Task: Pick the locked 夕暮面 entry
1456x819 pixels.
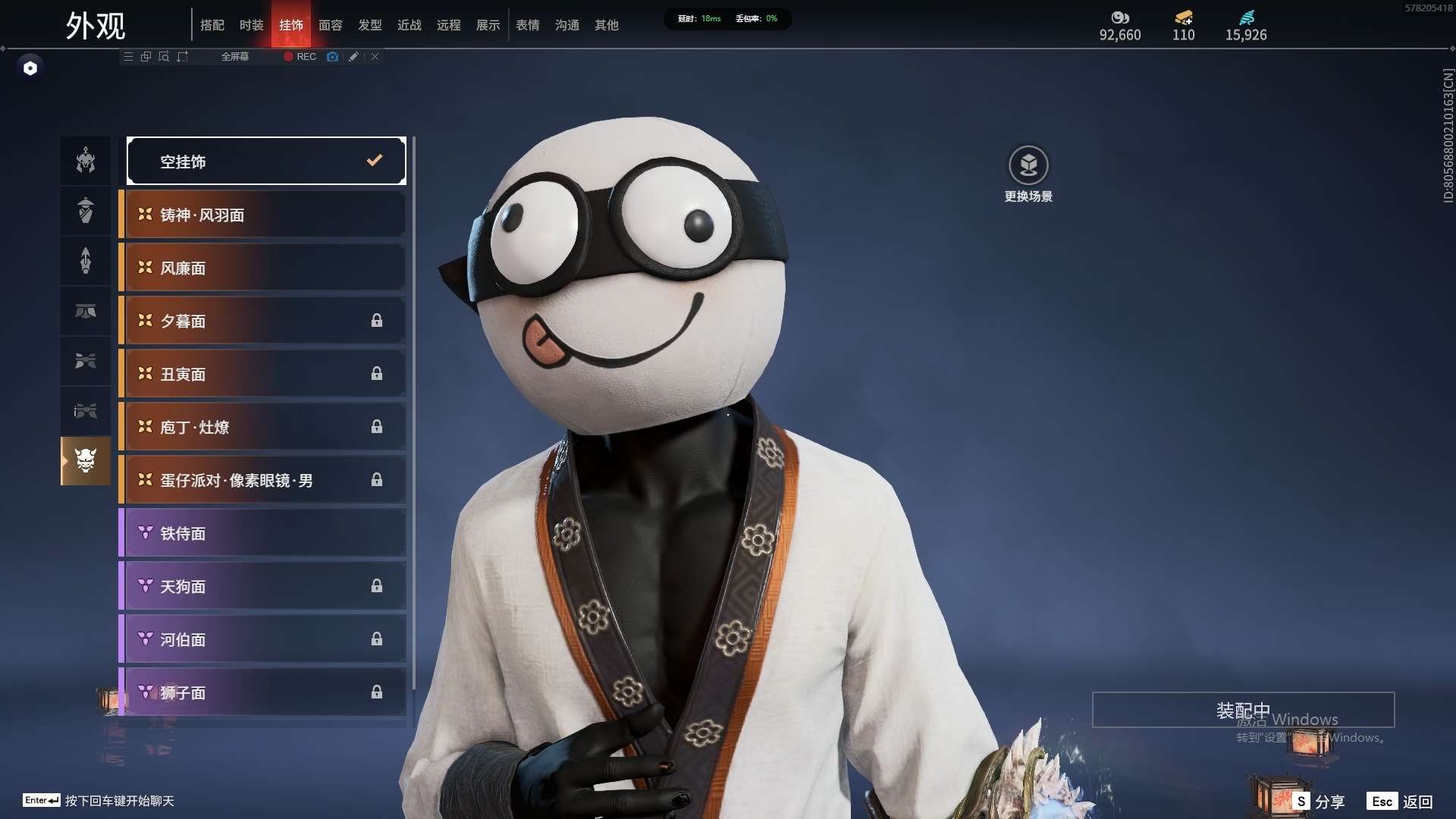Action: pos(262,321)
